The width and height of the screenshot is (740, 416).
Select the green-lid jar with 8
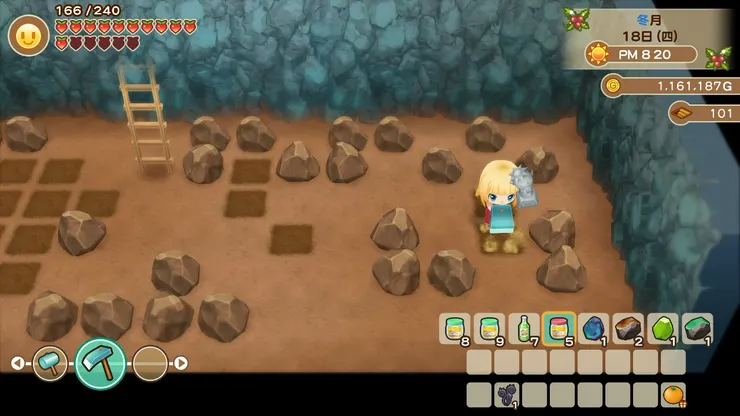454,328
